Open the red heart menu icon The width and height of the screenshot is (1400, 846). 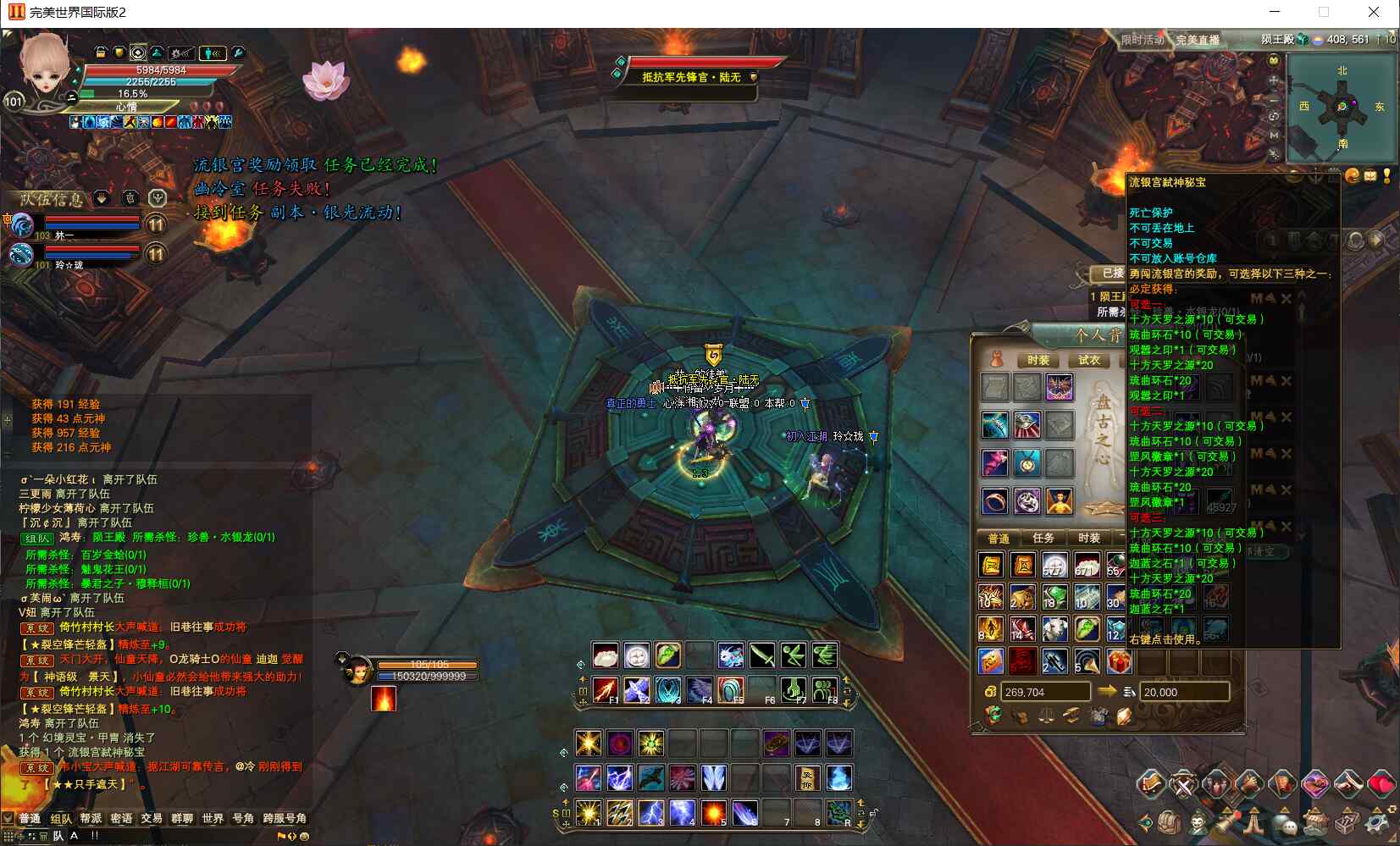point(1381,784)
